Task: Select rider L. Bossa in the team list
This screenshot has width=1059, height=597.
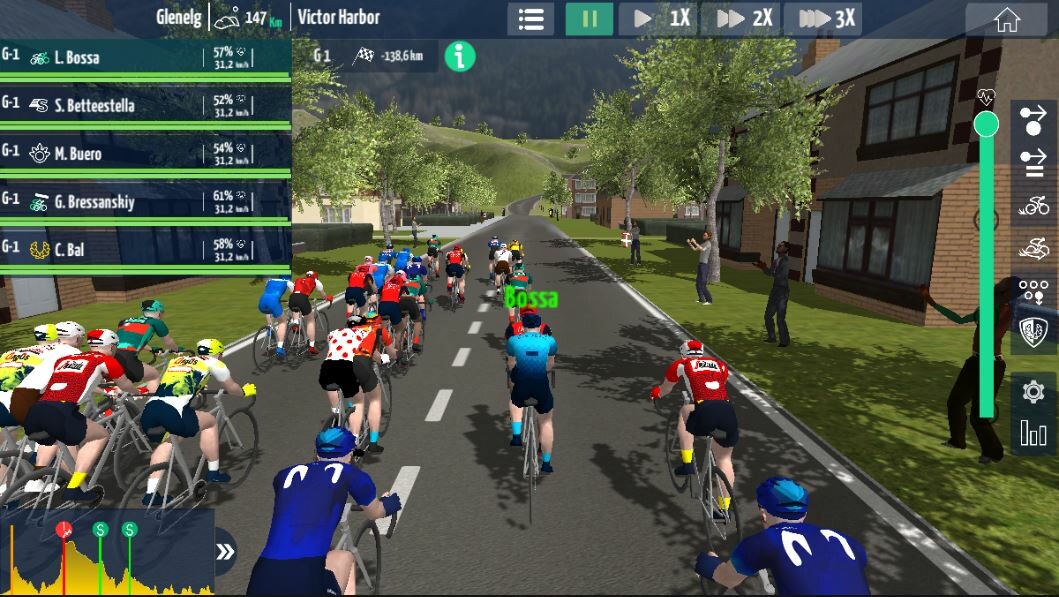Action: 145,57
